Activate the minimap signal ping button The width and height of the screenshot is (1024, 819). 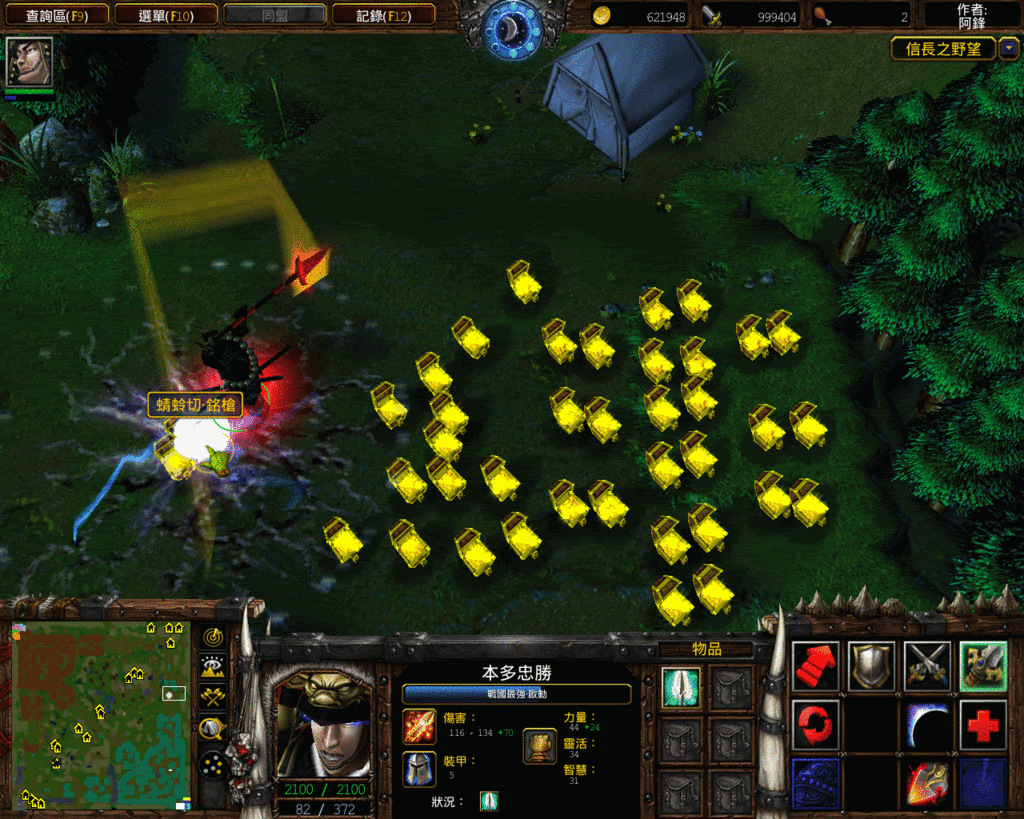[x=212, y=636]
